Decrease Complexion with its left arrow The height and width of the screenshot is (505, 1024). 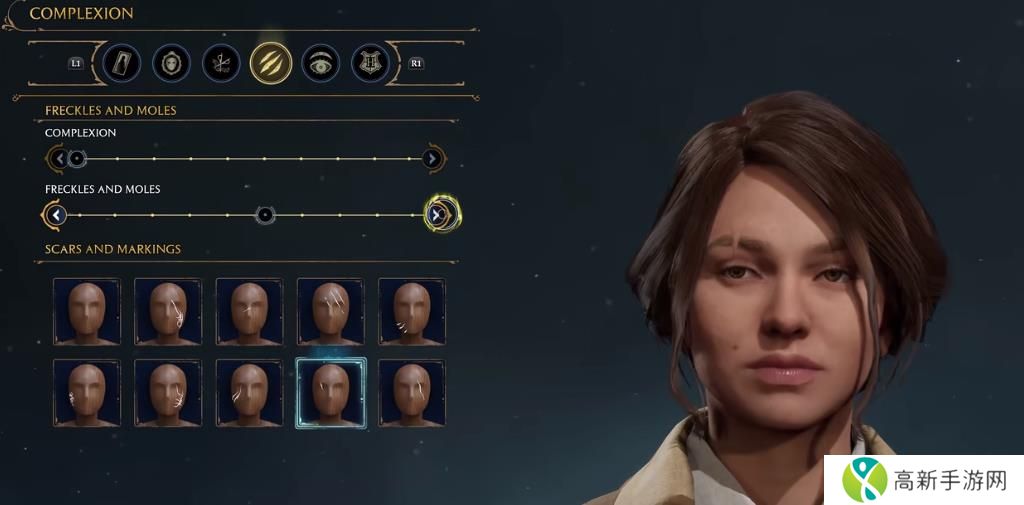58,158
